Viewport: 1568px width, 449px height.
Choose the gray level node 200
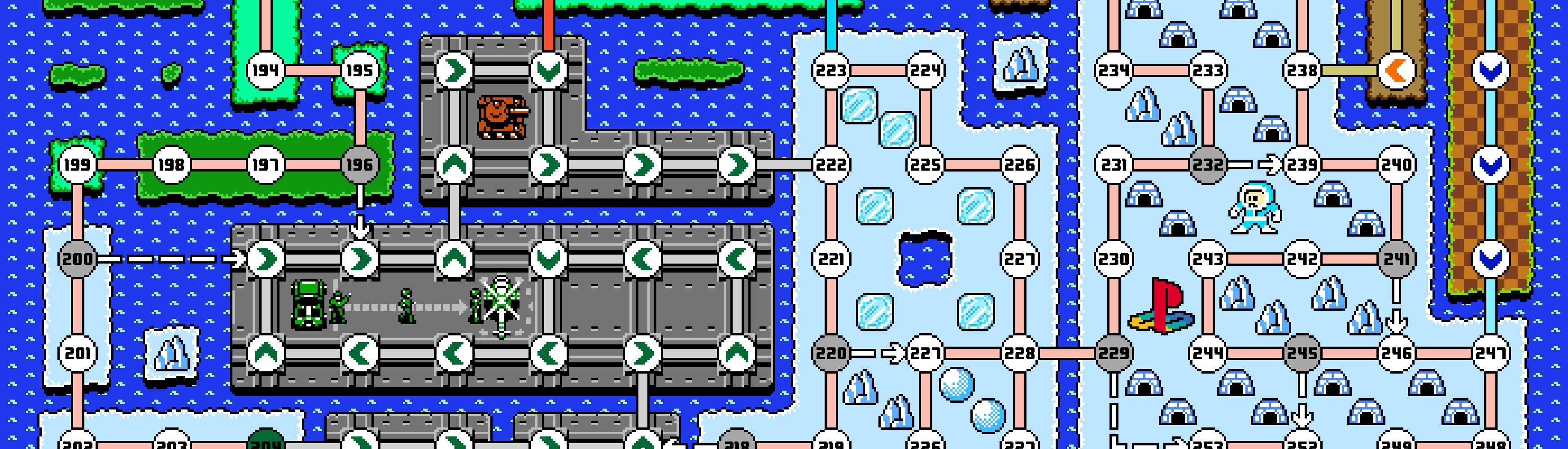[77, 259]
